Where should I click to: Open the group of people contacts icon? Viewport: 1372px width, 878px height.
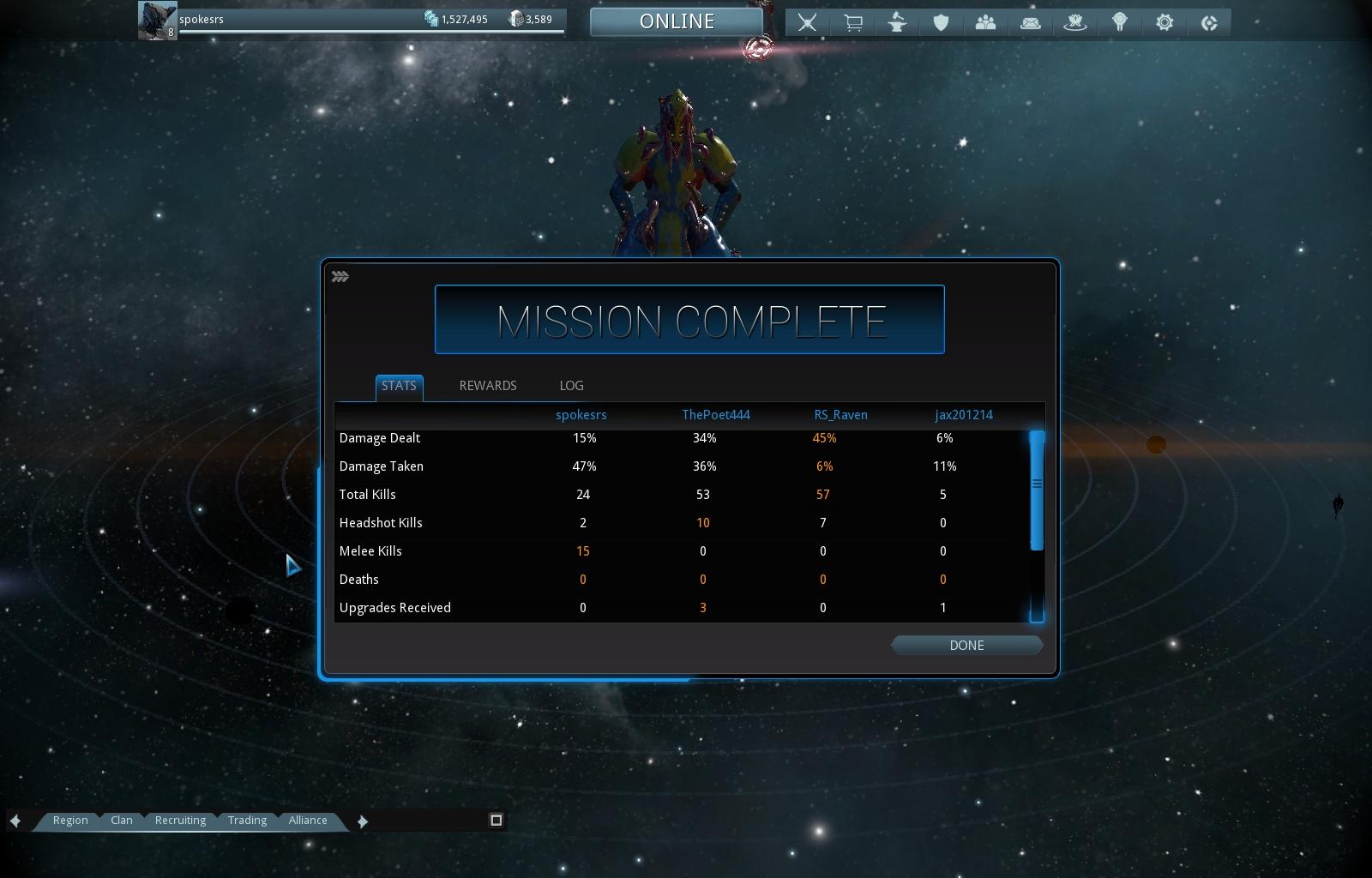pos(986,22)
